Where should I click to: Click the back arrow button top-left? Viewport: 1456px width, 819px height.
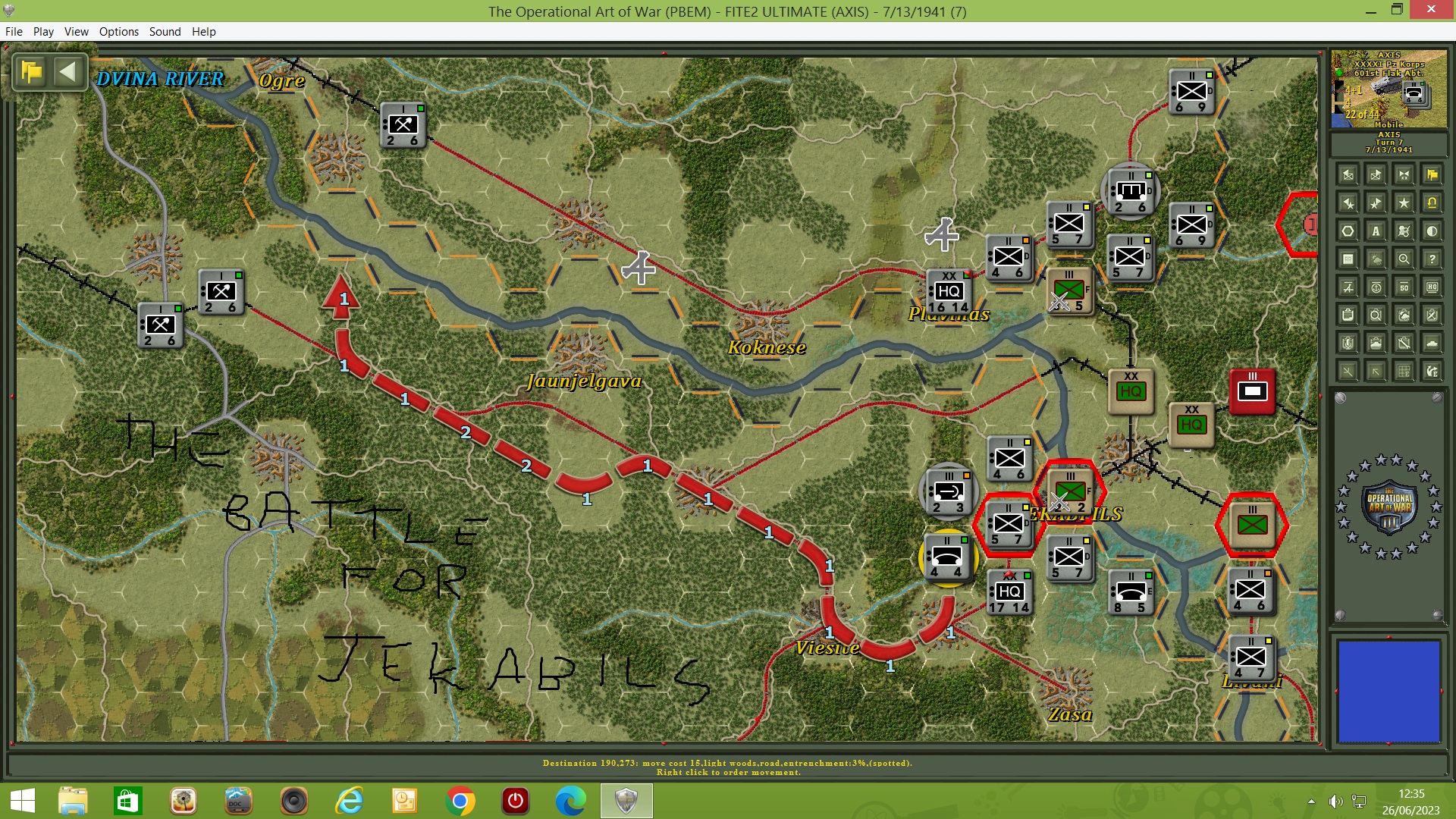(x=68, y=71)
